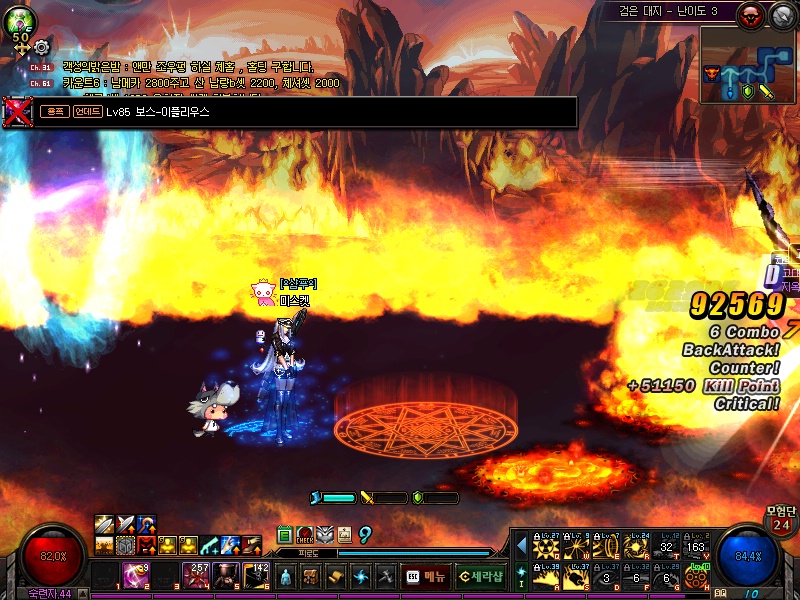Viewport: 800px width, 600px height.
Task: Open the 세라샵 cash shop
Action: [480, 576]
